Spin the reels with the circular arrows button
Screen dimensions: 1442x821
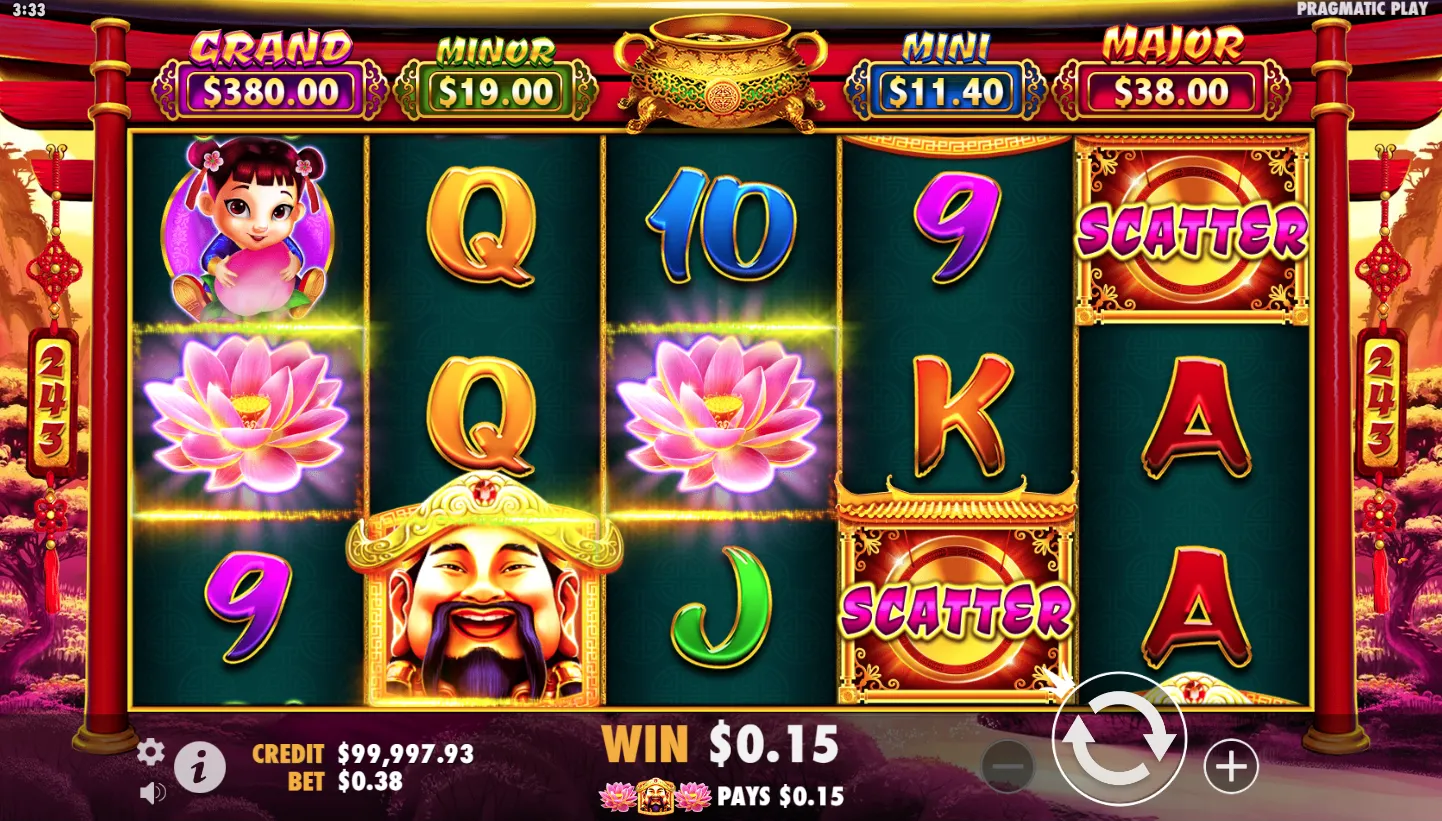click(1119, 740)
